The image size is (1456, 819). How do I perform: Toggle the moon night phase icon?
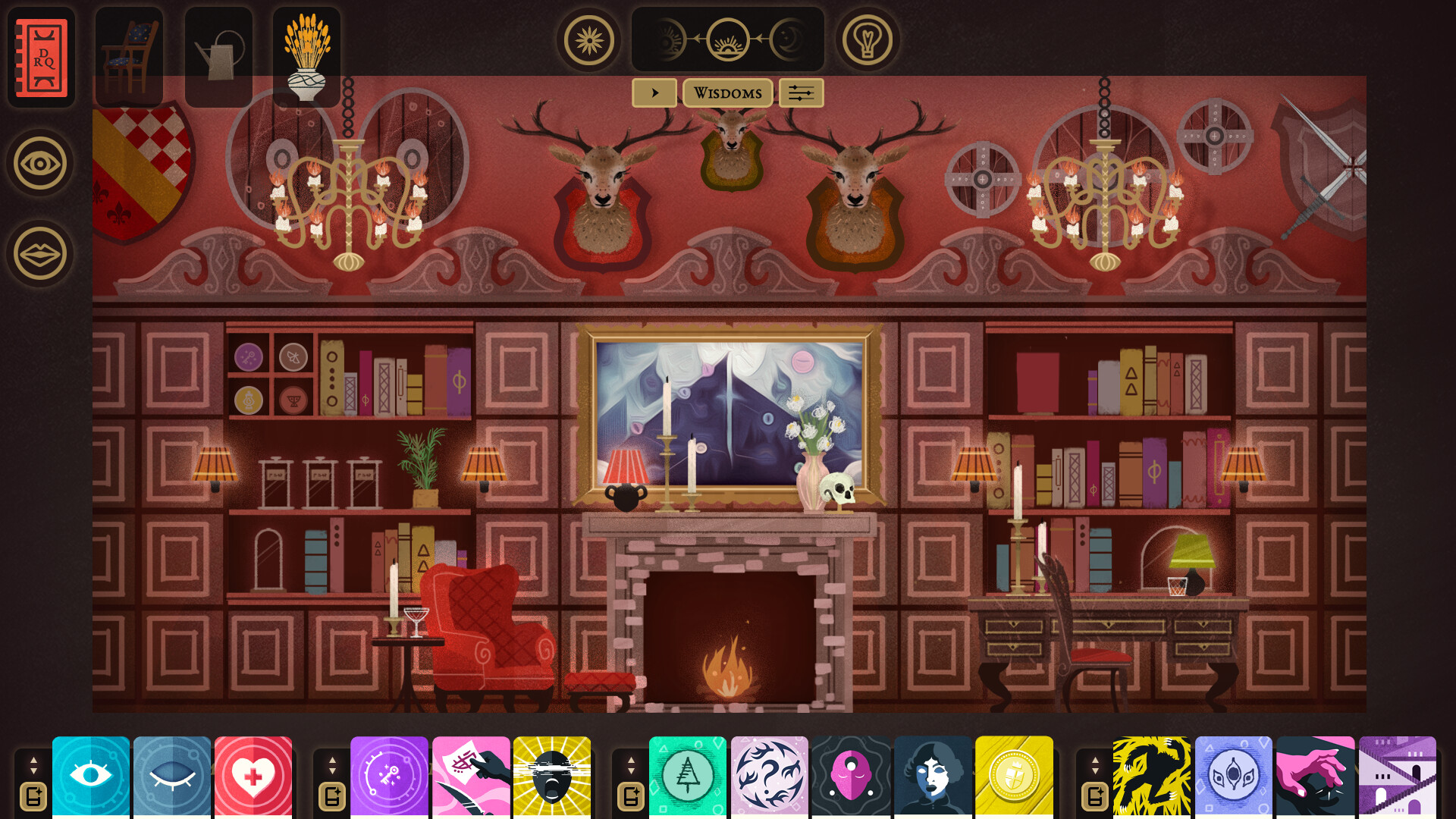coord(789,40)
